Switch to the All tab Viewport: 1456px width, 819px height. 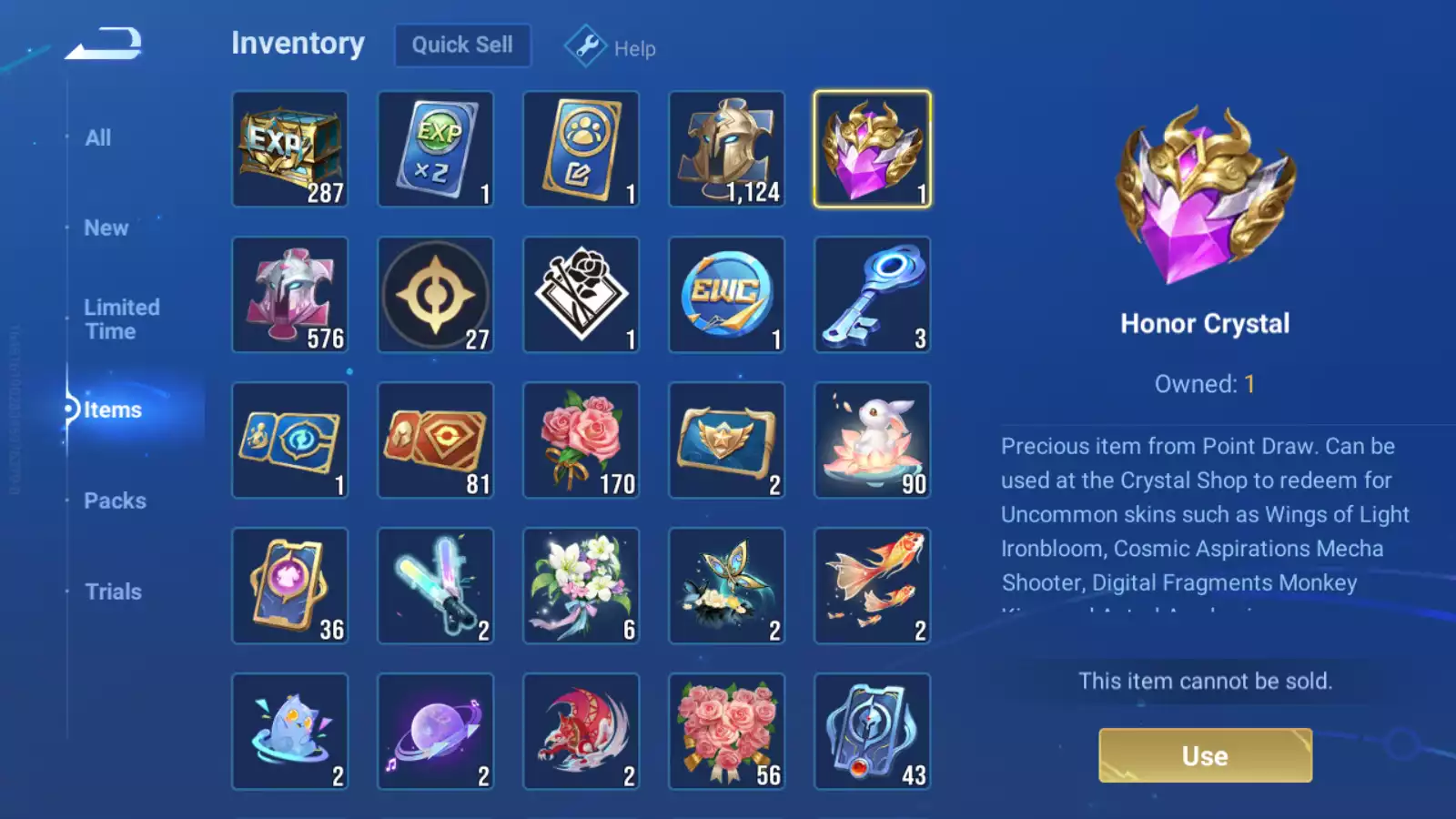(98, 138)
